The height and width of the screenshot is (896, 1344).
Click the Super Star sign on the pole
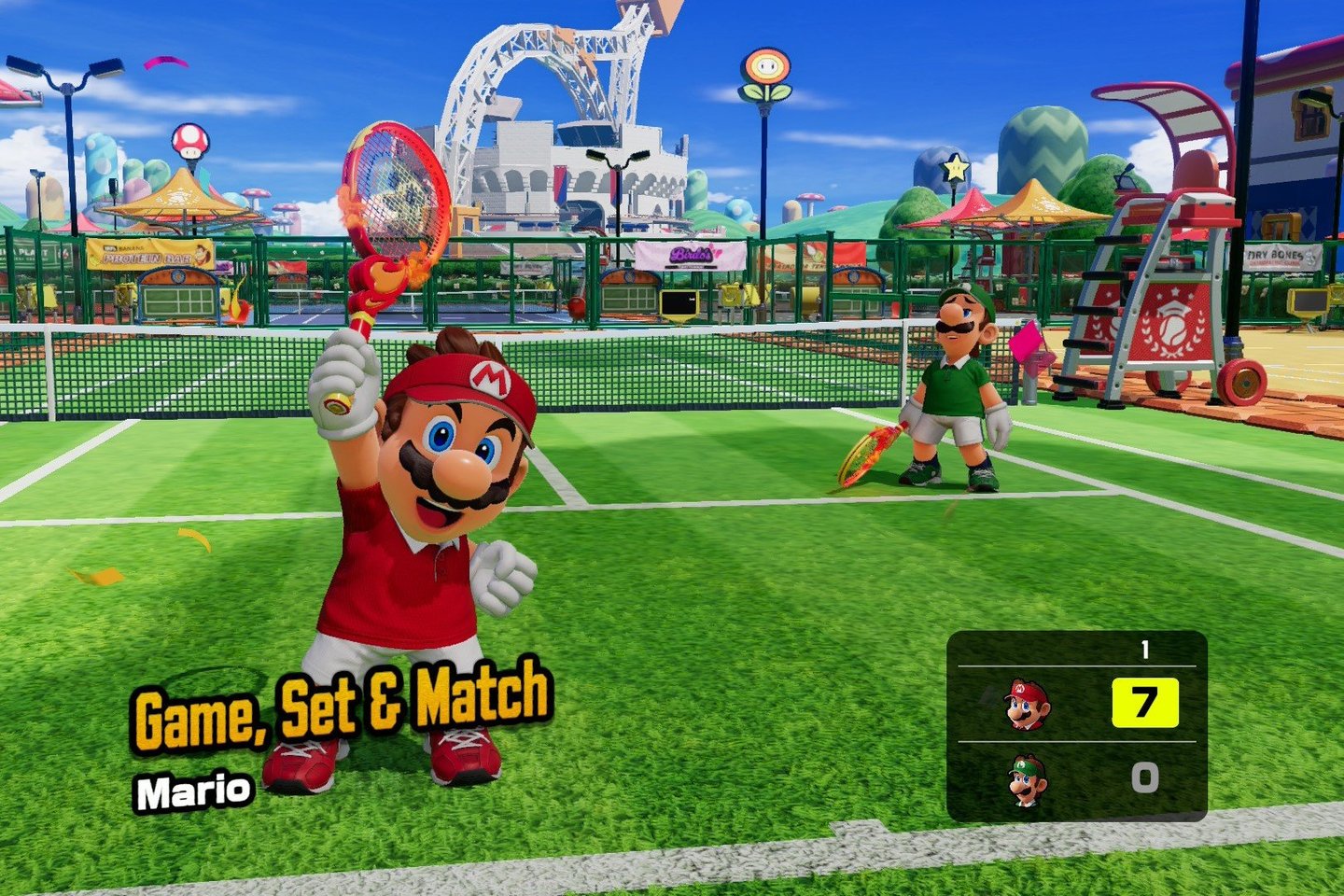point(954,168)
